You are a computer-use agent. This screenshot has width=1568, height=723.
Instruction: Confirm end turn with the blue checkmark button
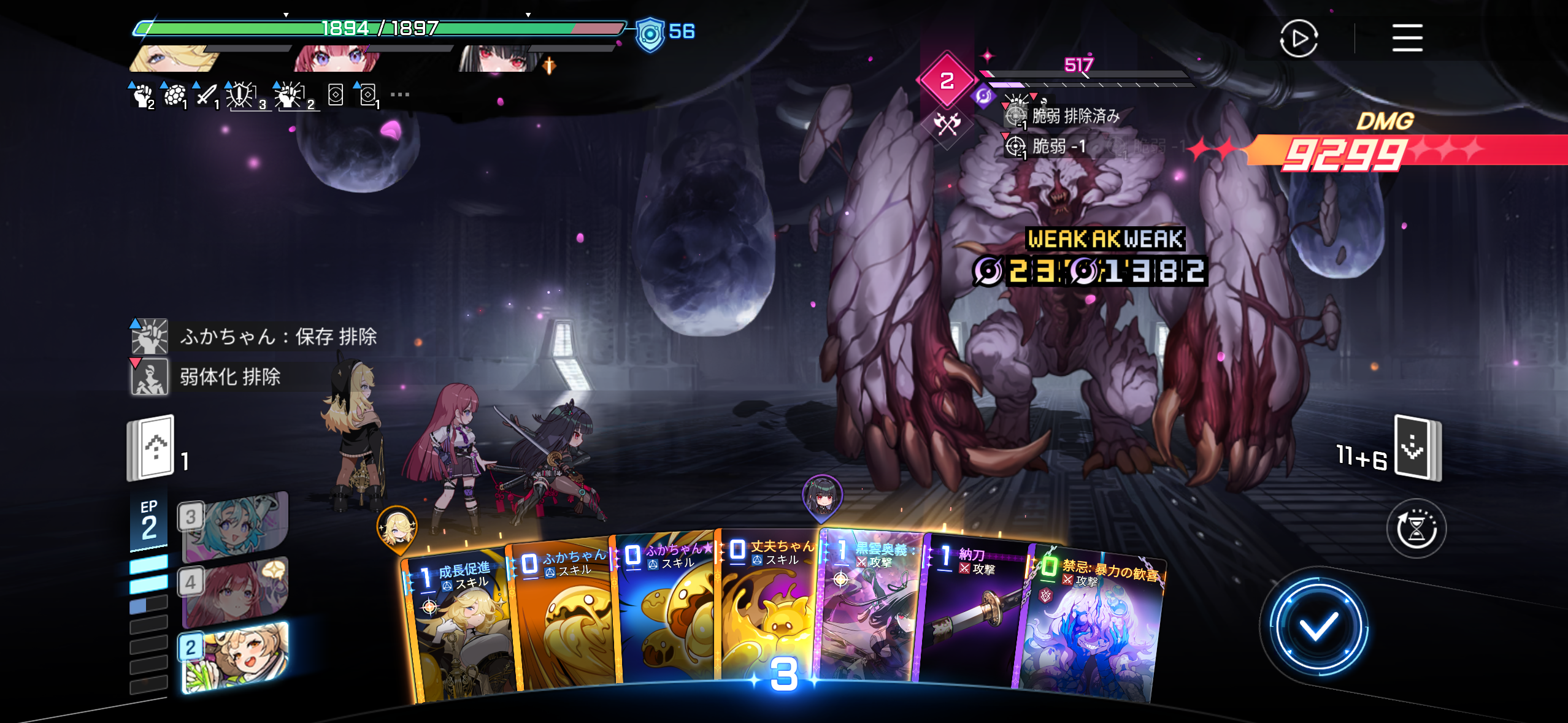click(x=1318, y=627)
